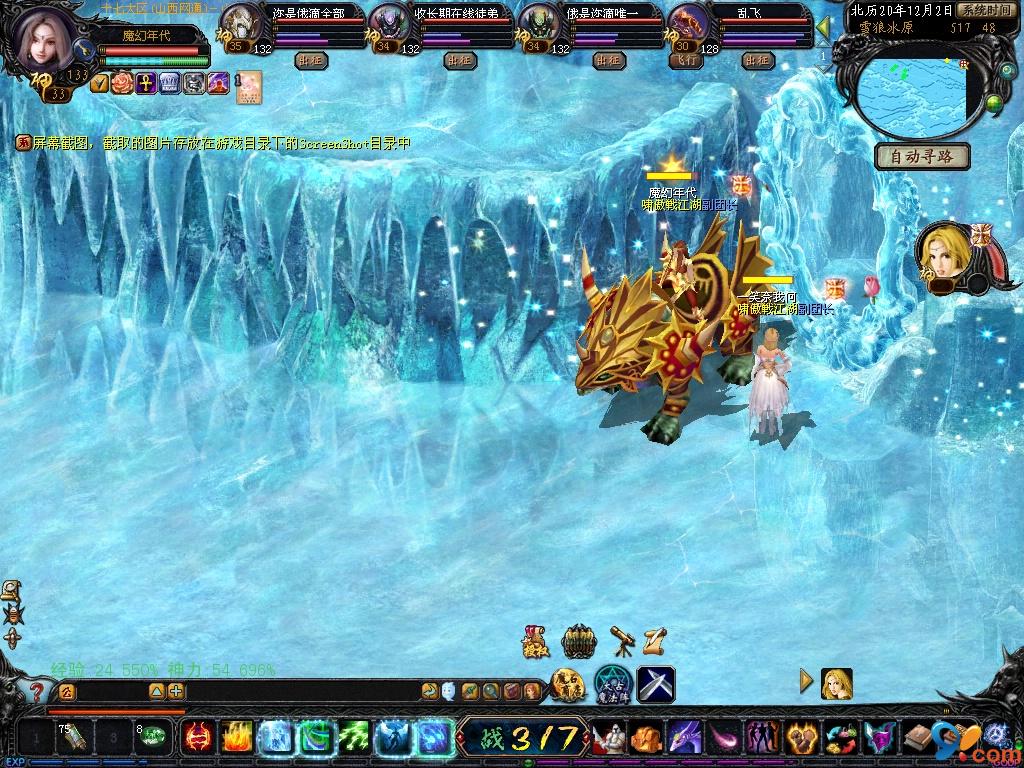Click the telescope icon above the bar
Image resolution: width=1024 pixels, height=768 pixels.
(x=622, y=640)
